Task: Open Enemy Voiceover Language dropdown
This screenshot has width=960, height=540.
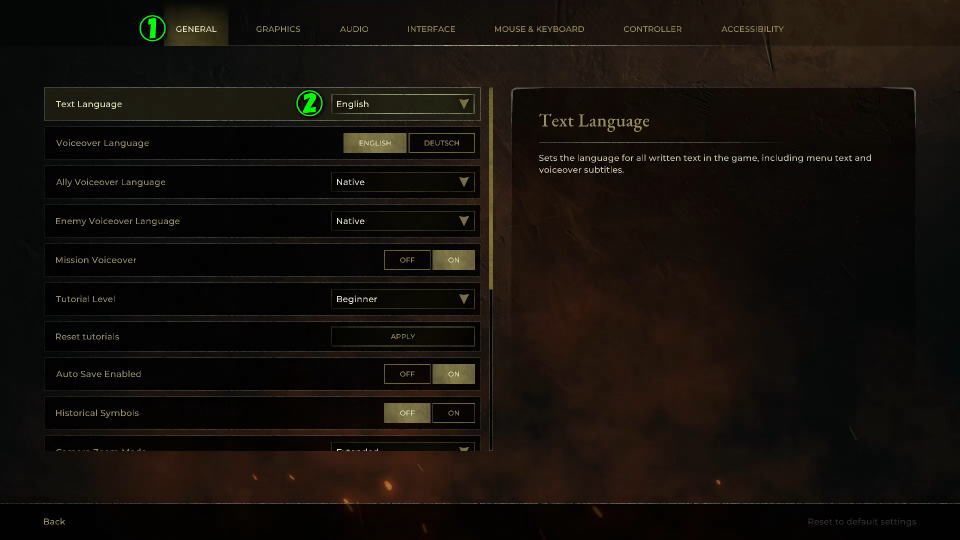Action: coord(402,221)
